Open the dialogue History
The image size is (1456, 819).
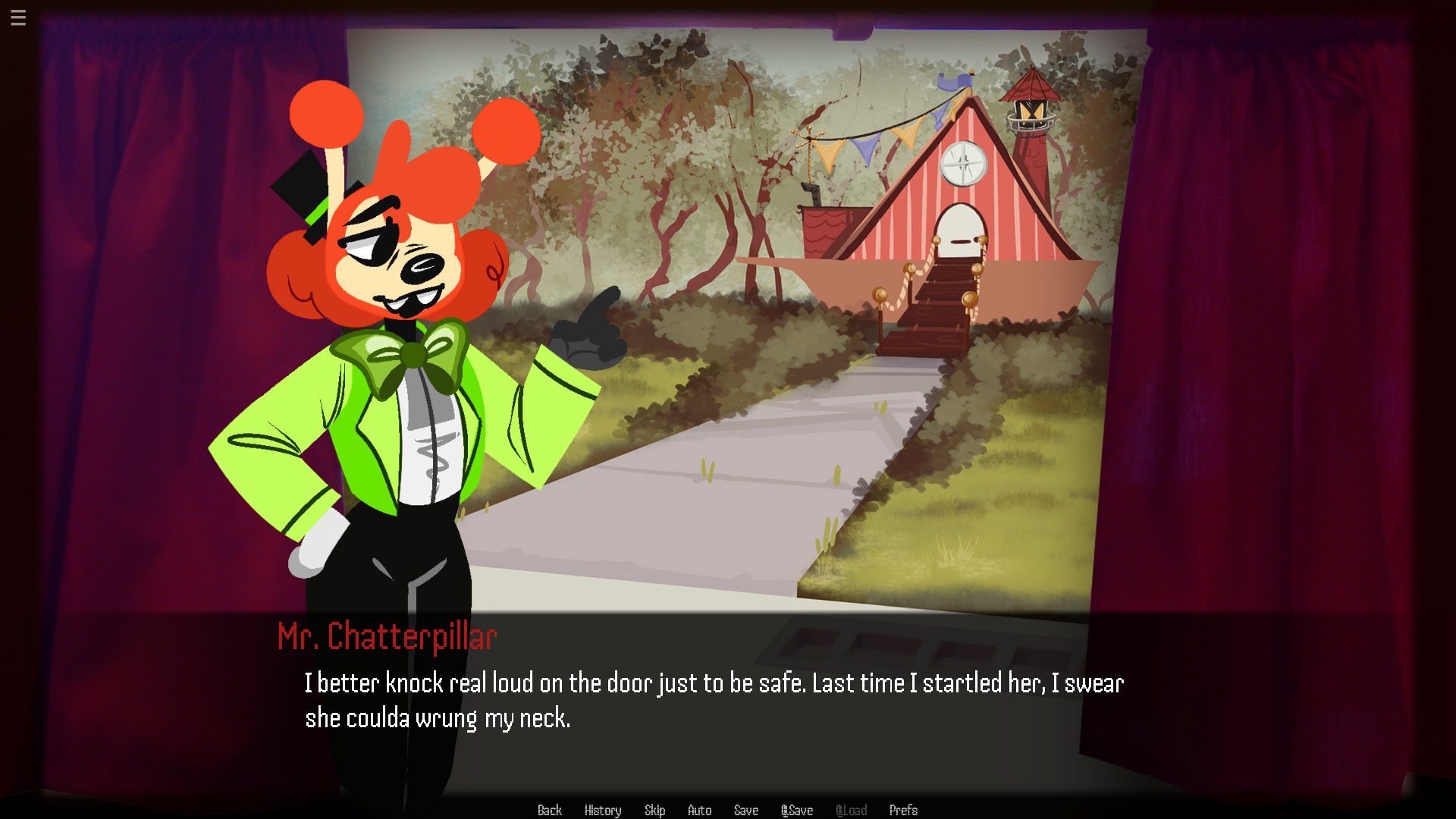click(603, 810)
